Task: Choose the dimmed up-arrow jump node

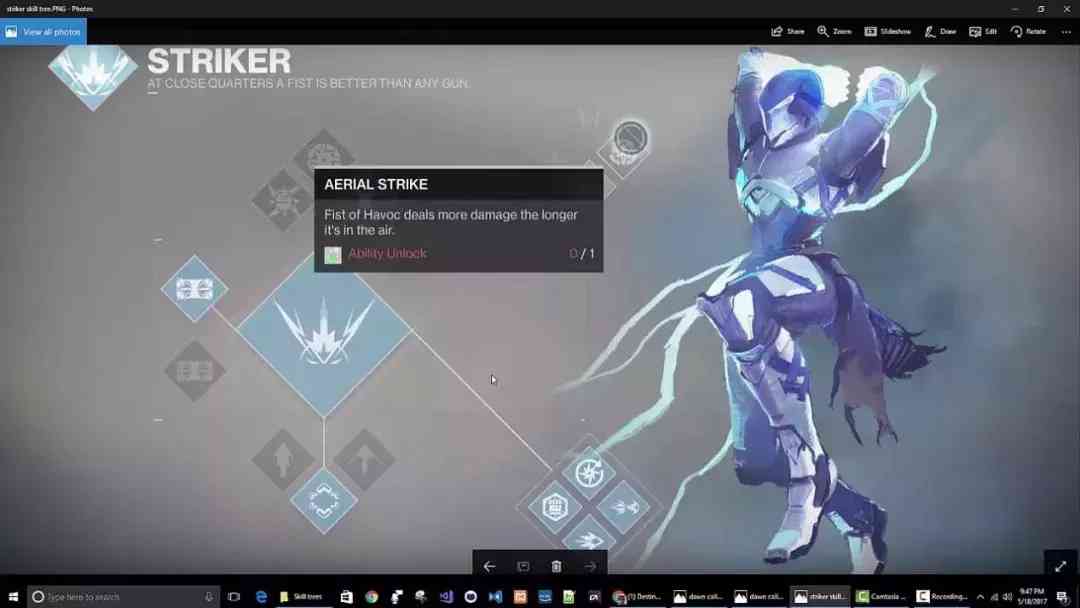Action: click(364, 460)
